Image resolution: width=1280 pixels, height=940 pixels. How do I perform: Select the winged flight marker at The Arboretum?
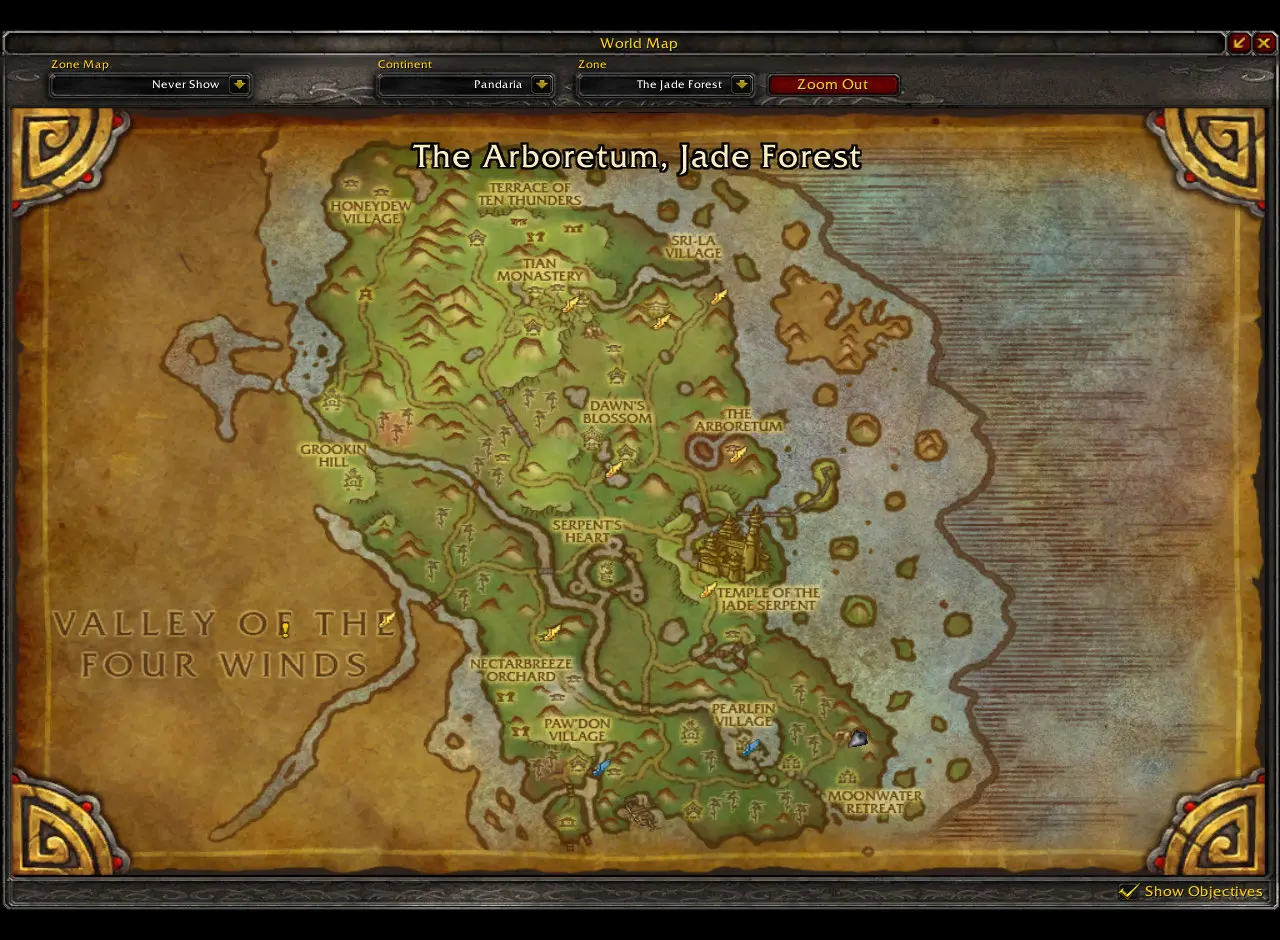[738, 455]
